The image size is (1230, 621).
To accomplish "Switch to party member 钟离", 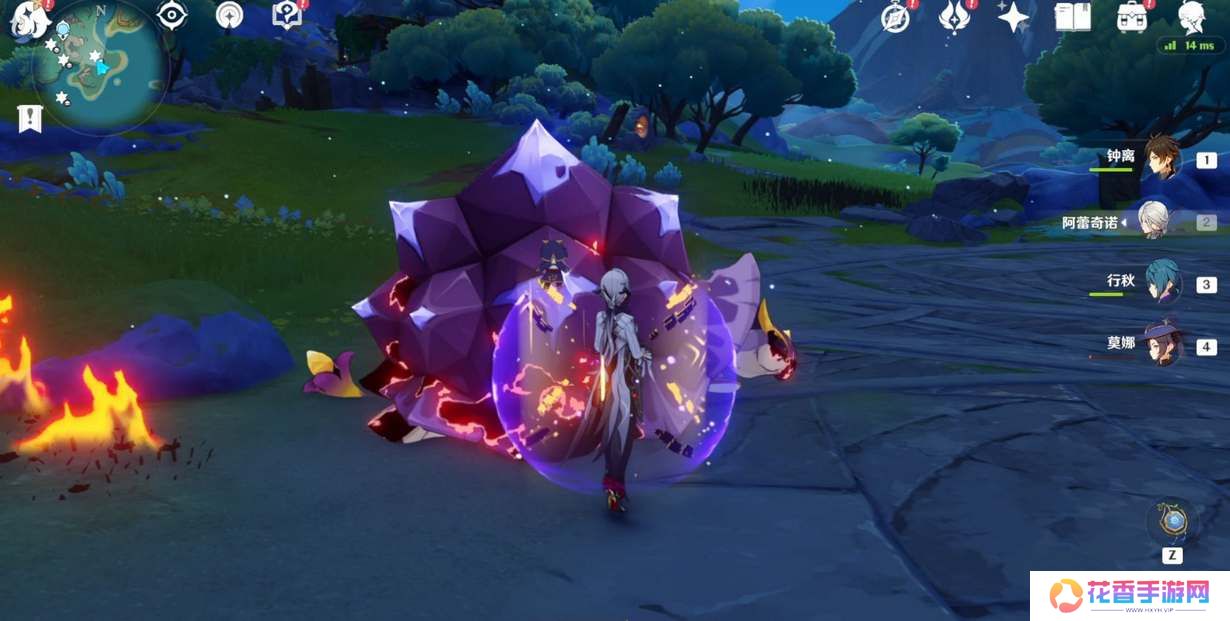I will coord(1160,160).
